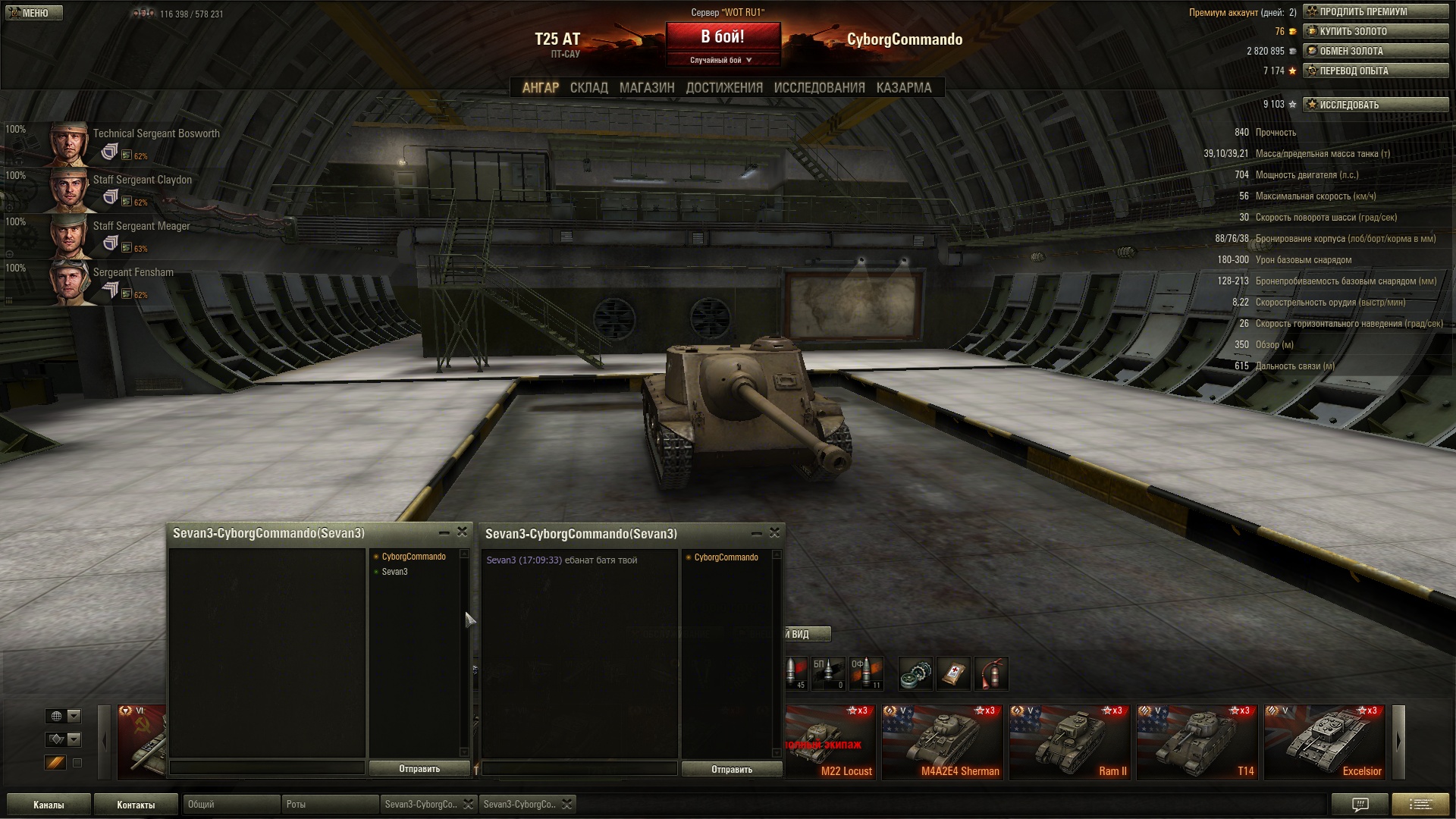Open the МЕНЮ button

[33, 13]
